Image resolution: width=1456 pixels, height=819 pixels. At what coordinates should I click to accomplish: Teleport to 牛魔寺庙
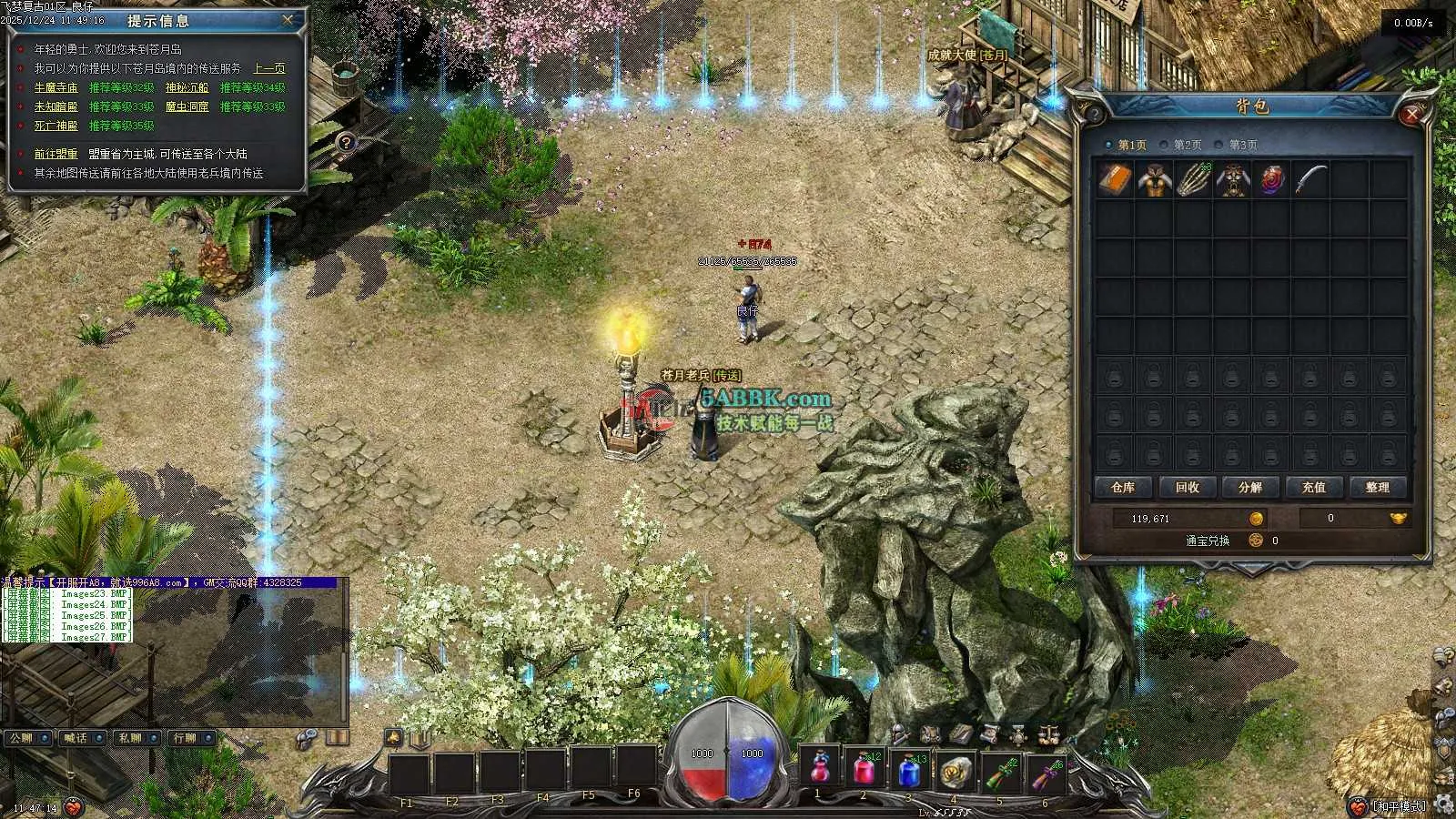[x=56, y=87]
